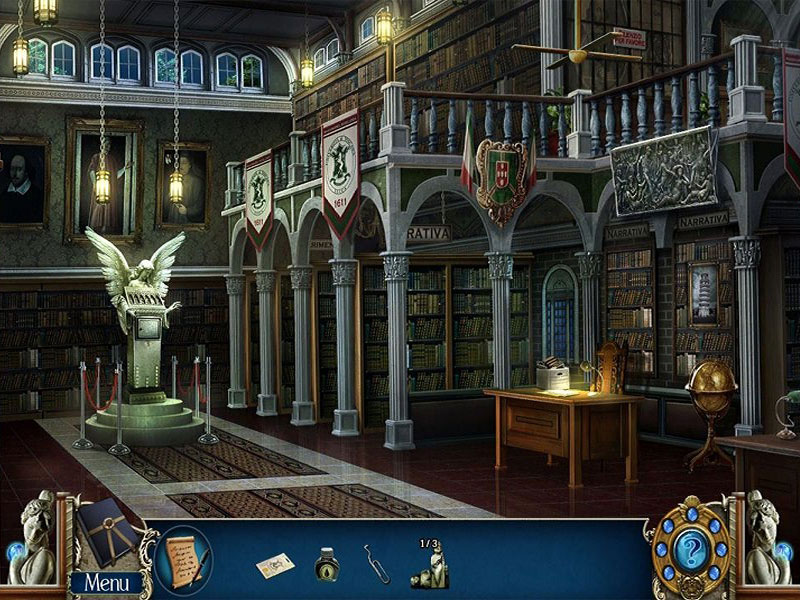Open the Menu button
The height and width of the screenshot is (600, 800).
106,582
